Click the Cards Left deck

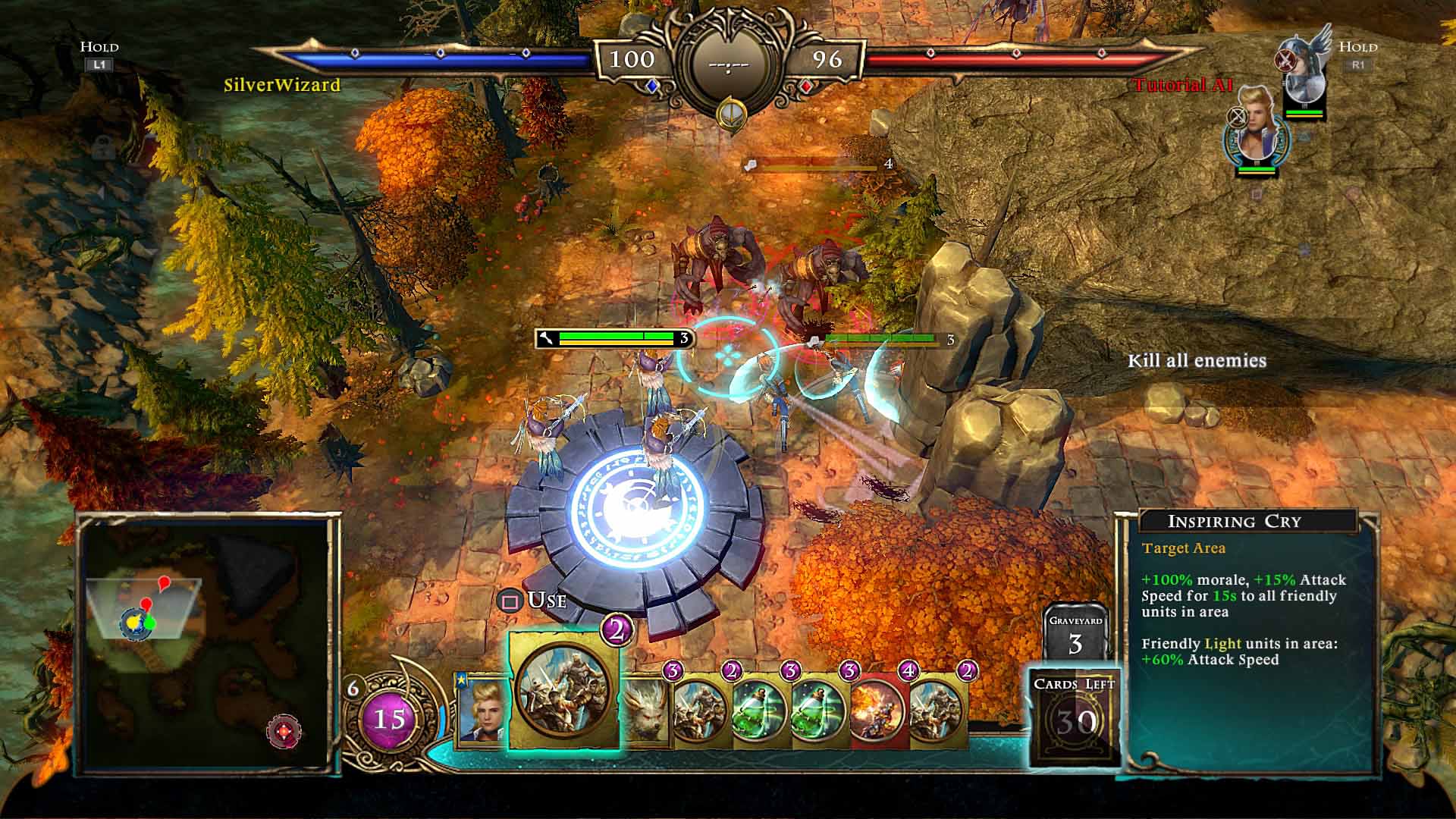pos(1075,714)
